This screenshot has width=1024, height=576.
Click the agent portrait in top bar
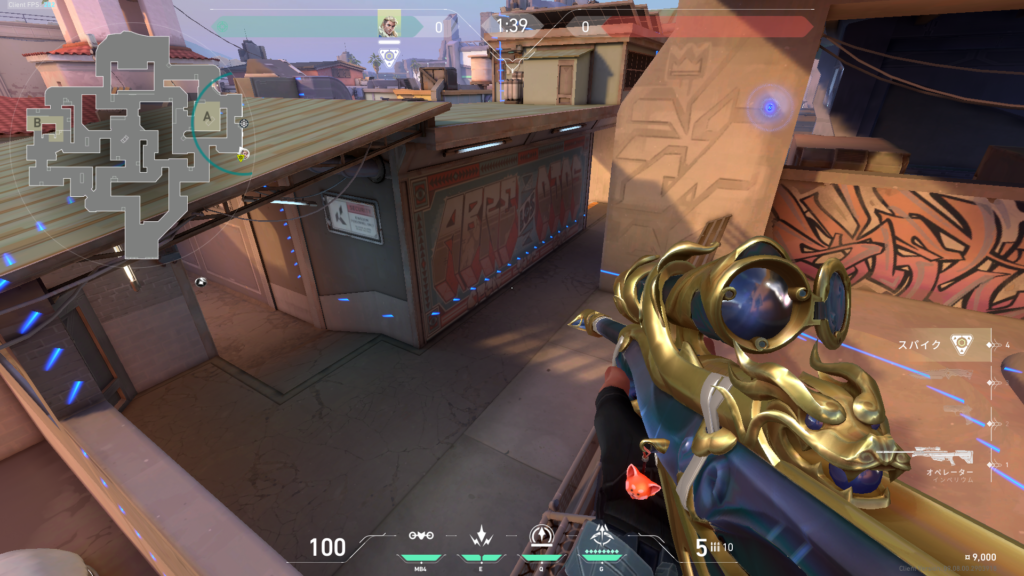point(389,23)
